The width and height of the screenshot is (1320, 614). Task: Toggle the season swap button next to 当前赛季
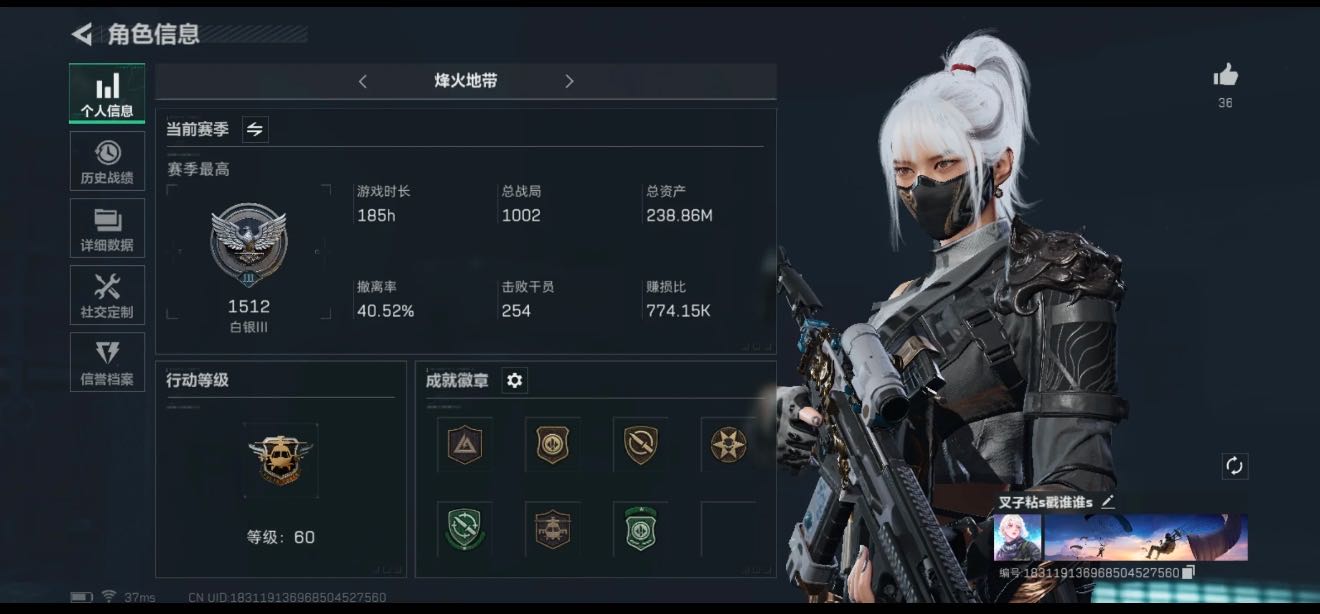pyautogui.click(x=255, y=129)
